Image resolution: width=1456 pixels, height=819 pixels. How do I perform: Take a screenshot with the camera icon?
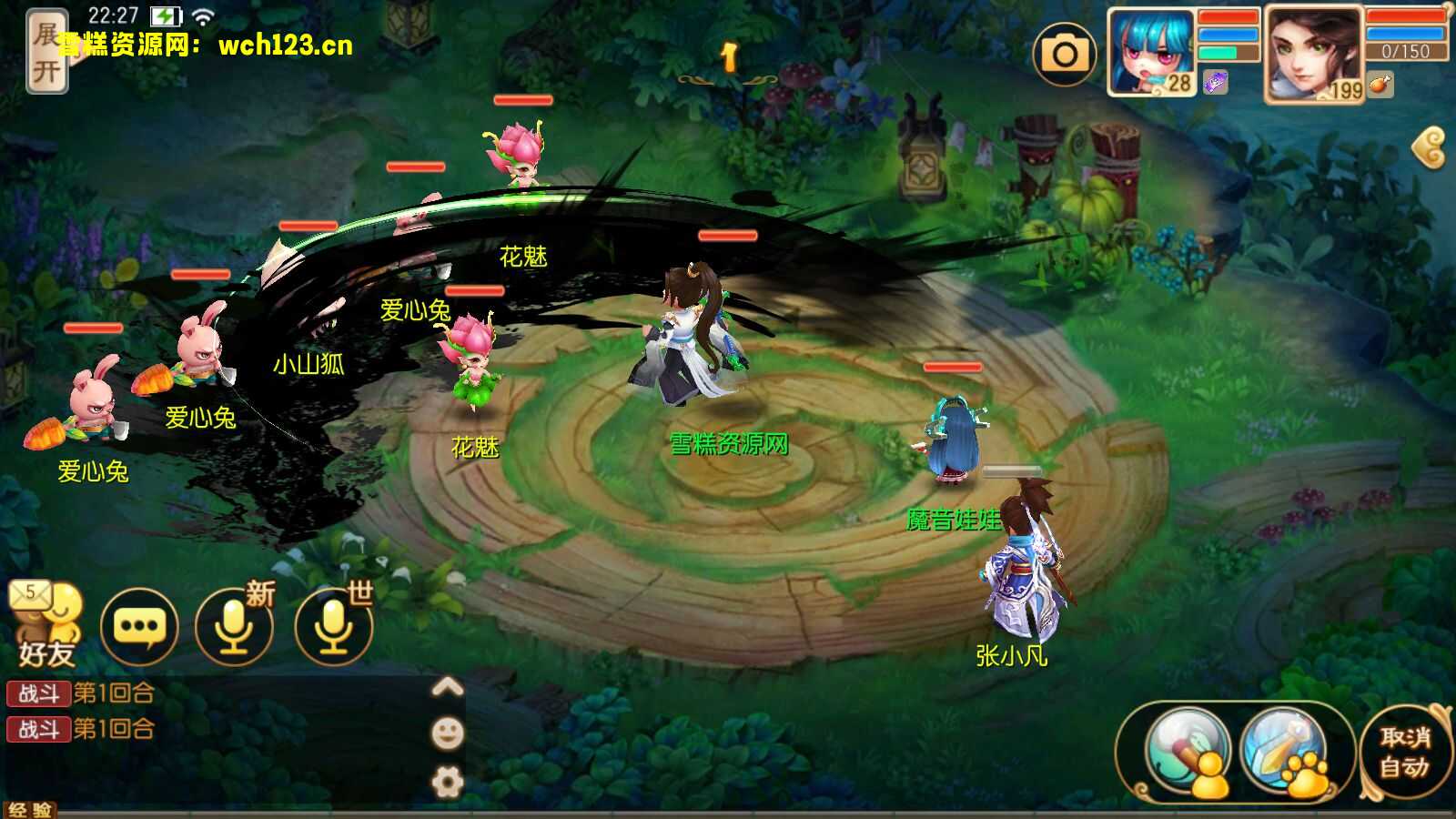(x=1065, y=55)
